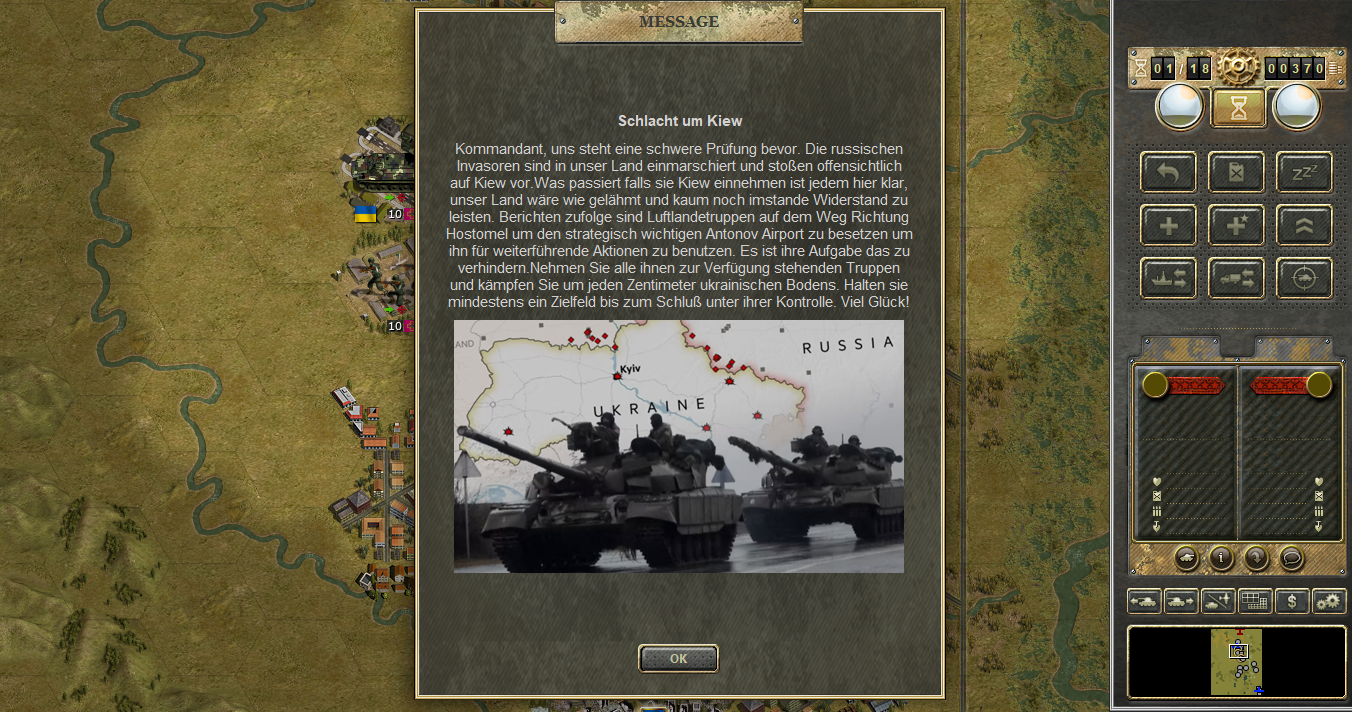The width and height of the screenshot is (1352, 712).
Task: Confirm the message with OK
Action: 678,658
